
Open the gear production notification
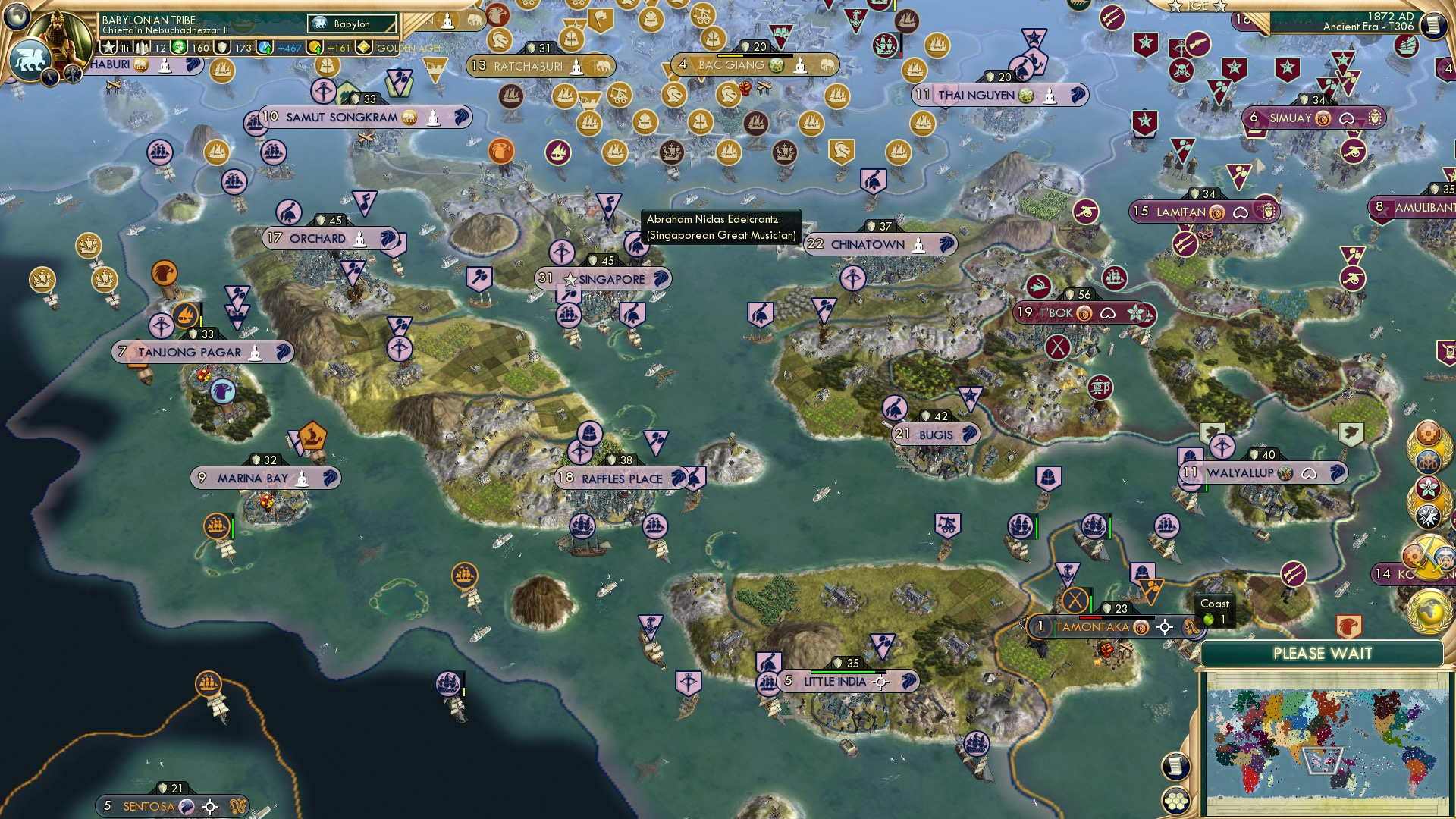pos(1429,435)
